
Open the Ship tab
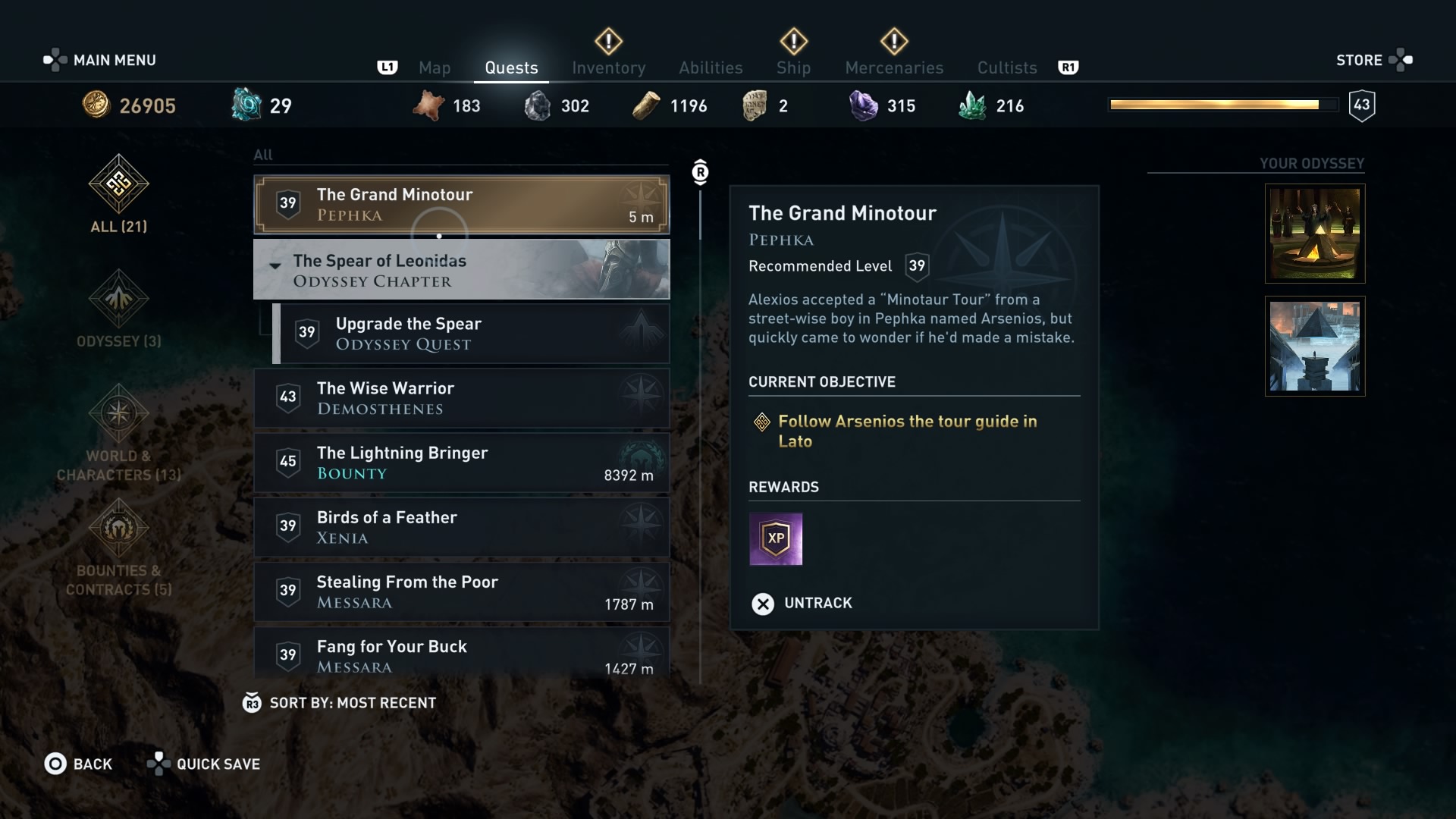[793, 68]
